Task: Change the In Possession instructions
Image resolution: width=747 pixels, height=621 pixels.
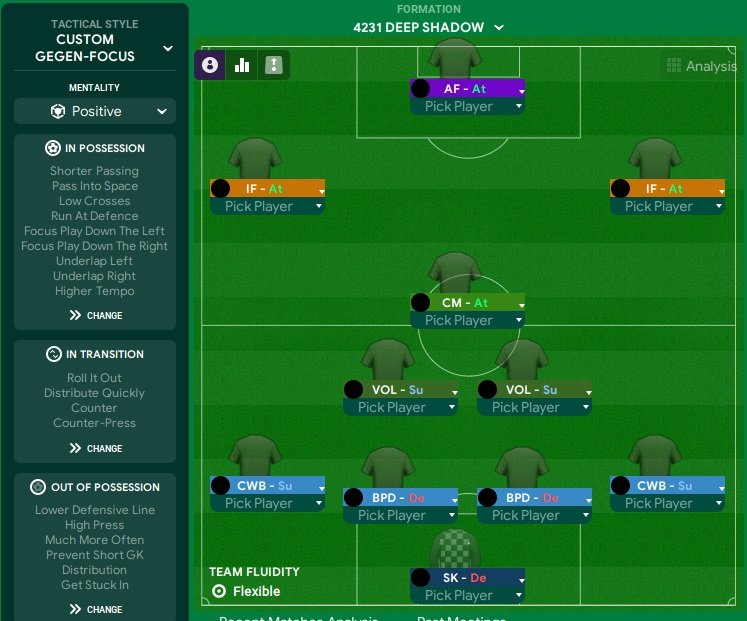Action: coord(95,315)
